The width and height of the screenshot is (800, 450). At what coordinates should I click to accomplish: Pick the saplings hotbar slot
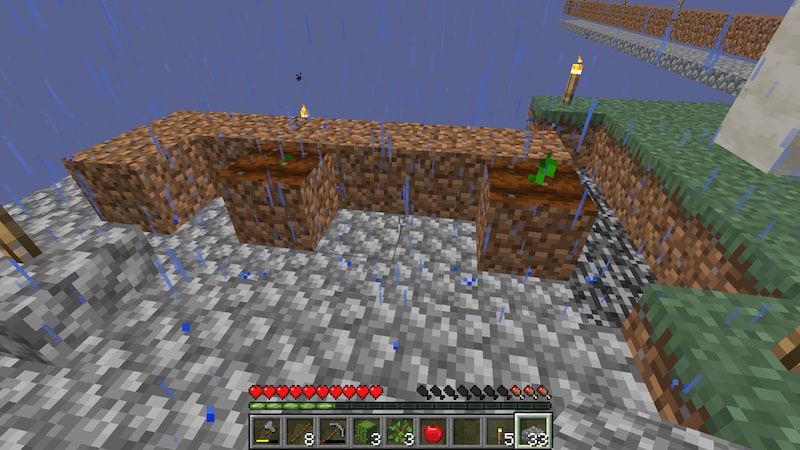[399, 432]
